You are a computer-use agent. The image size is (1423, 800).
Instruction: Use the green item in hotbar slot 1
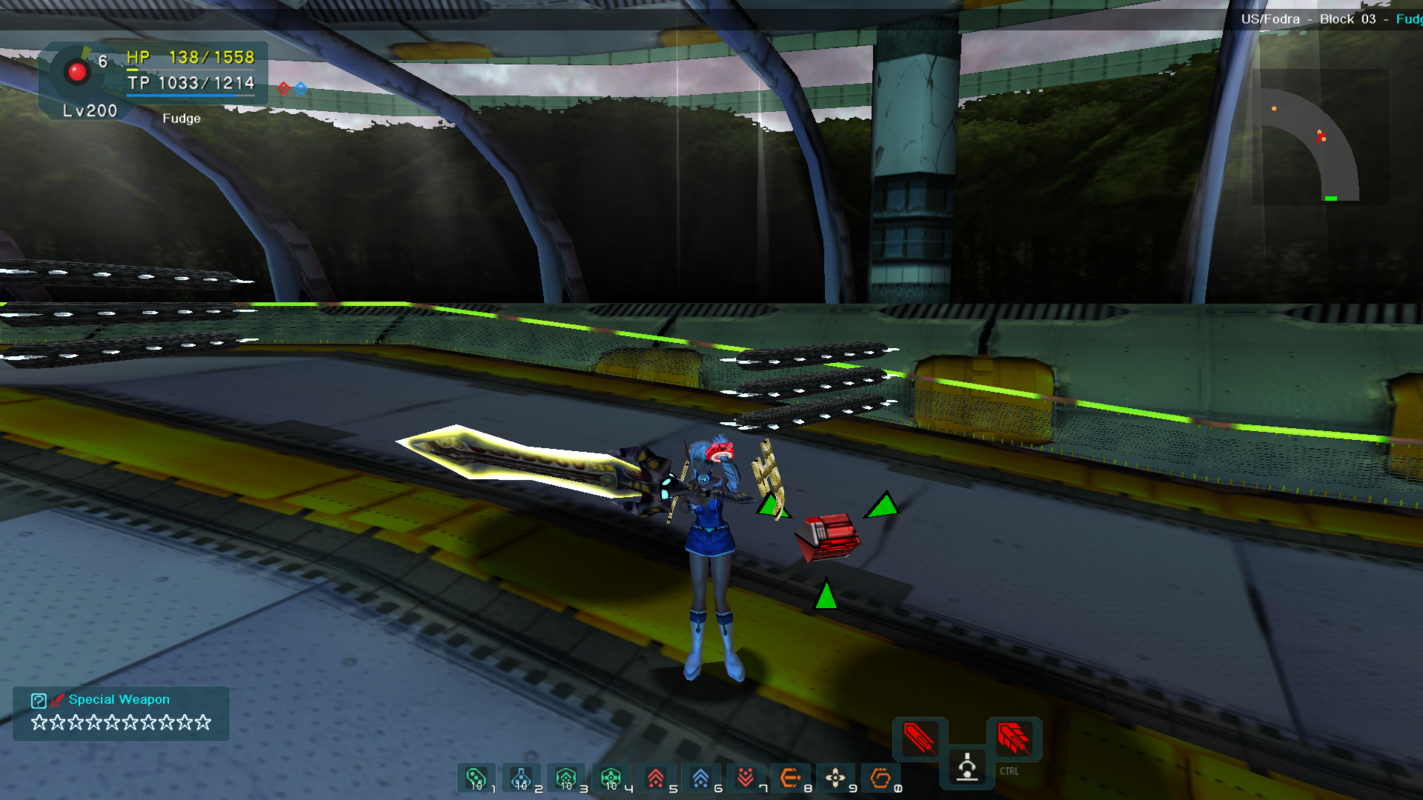[476, 778]
